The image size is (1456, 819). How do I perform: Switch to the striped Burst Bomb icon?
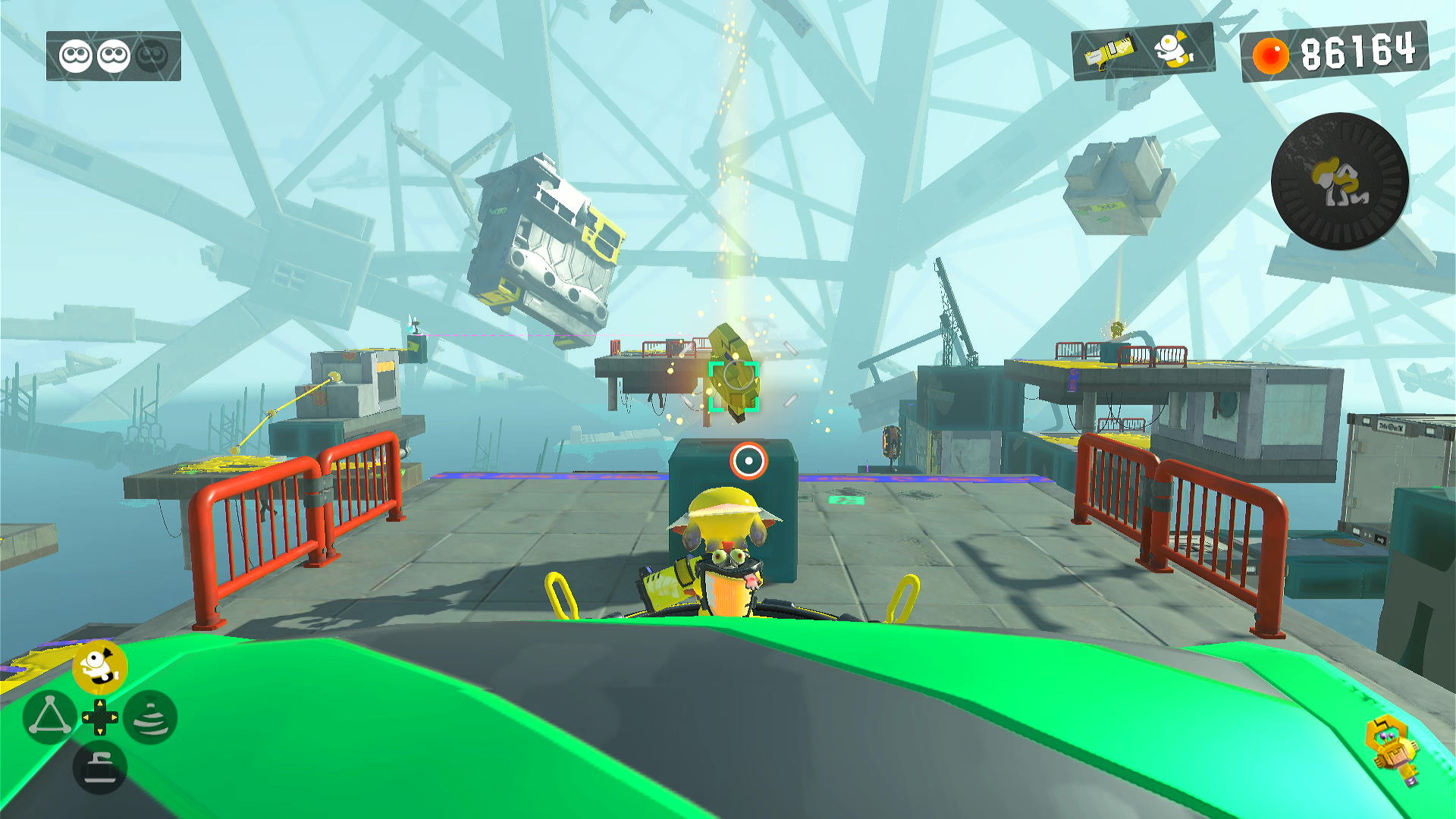pos(150,717)
